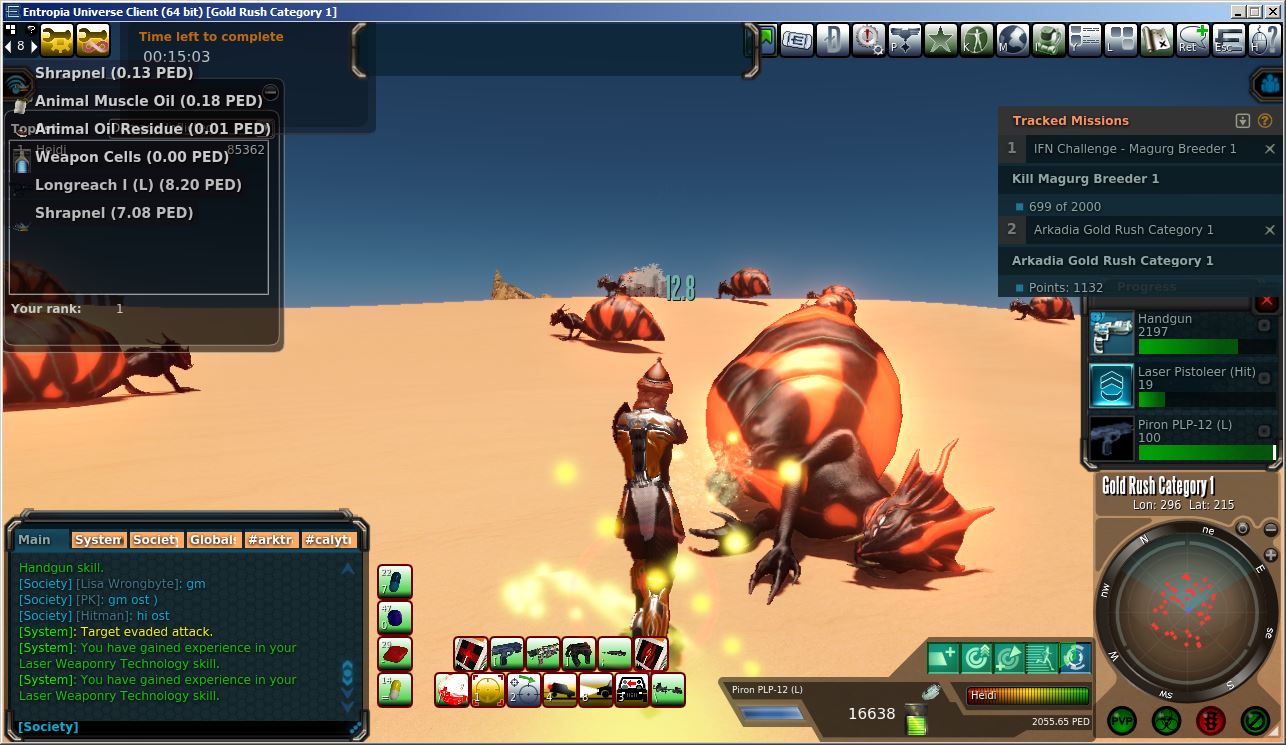The height and width of the screenshot is (745, 1286).
Task: Switch to the System chat tab
Action: click(x=98, y=540)
